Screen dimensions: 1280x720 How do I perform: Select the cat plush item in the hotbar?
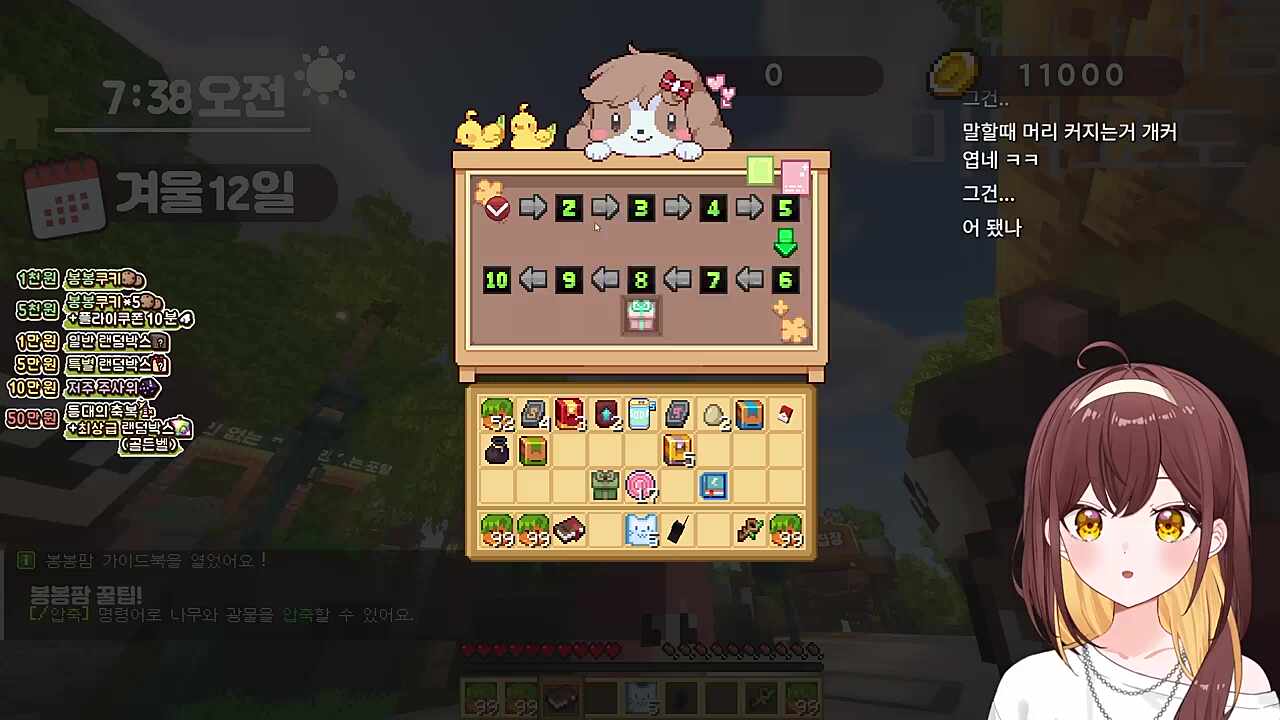[x=640, y=530]
